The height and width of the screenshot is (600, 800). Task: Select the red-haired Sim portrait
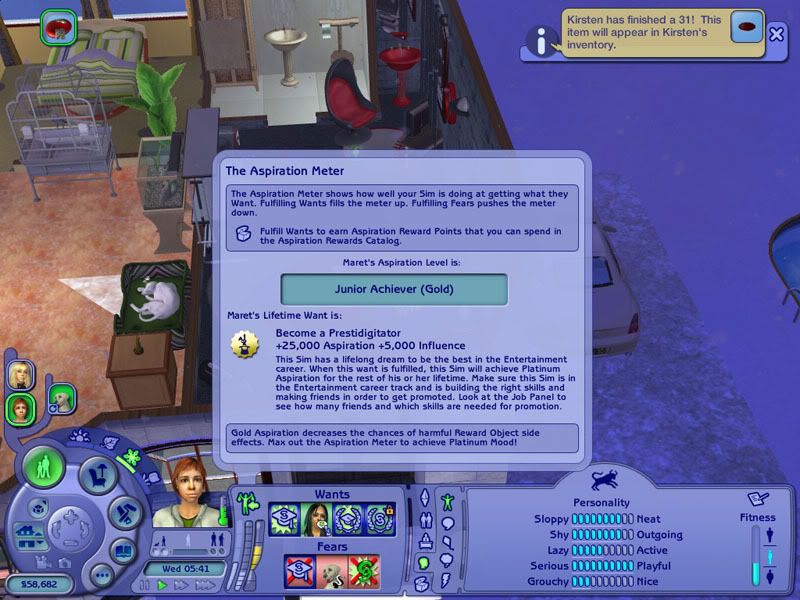(x=18, y=407)
